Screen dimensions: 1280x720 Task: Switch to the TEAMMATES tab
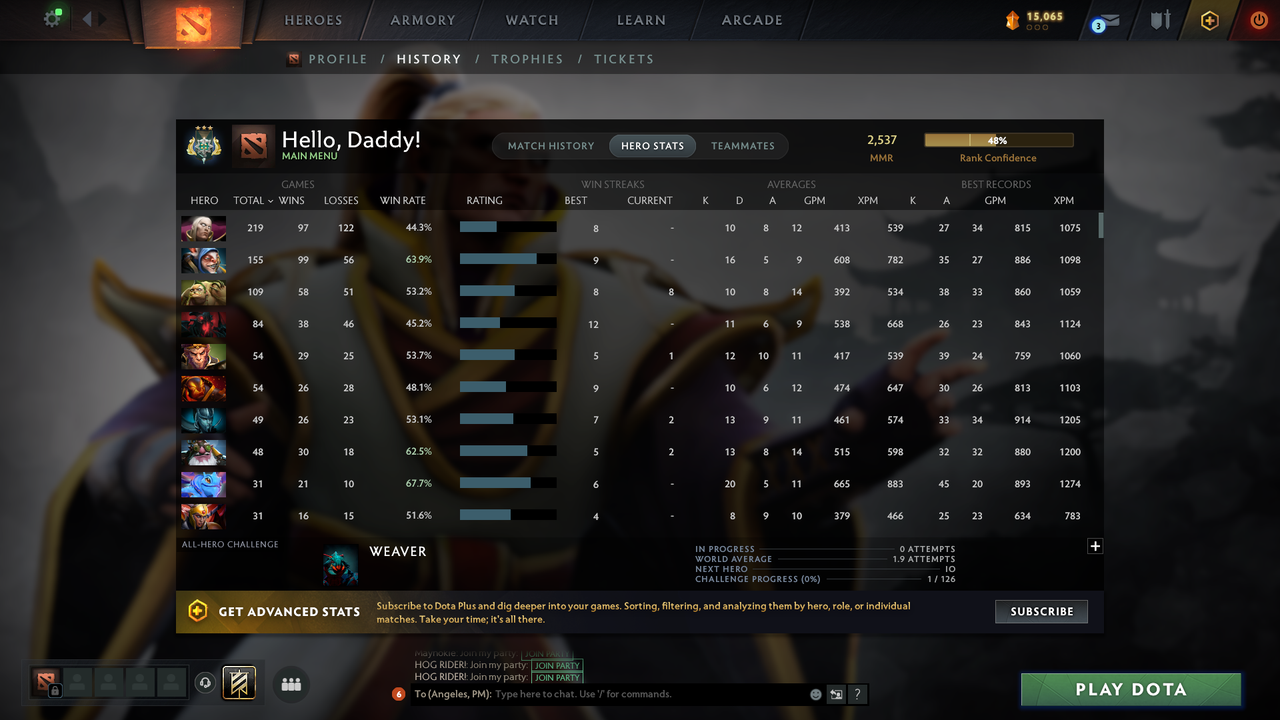[x=743, y=145]
